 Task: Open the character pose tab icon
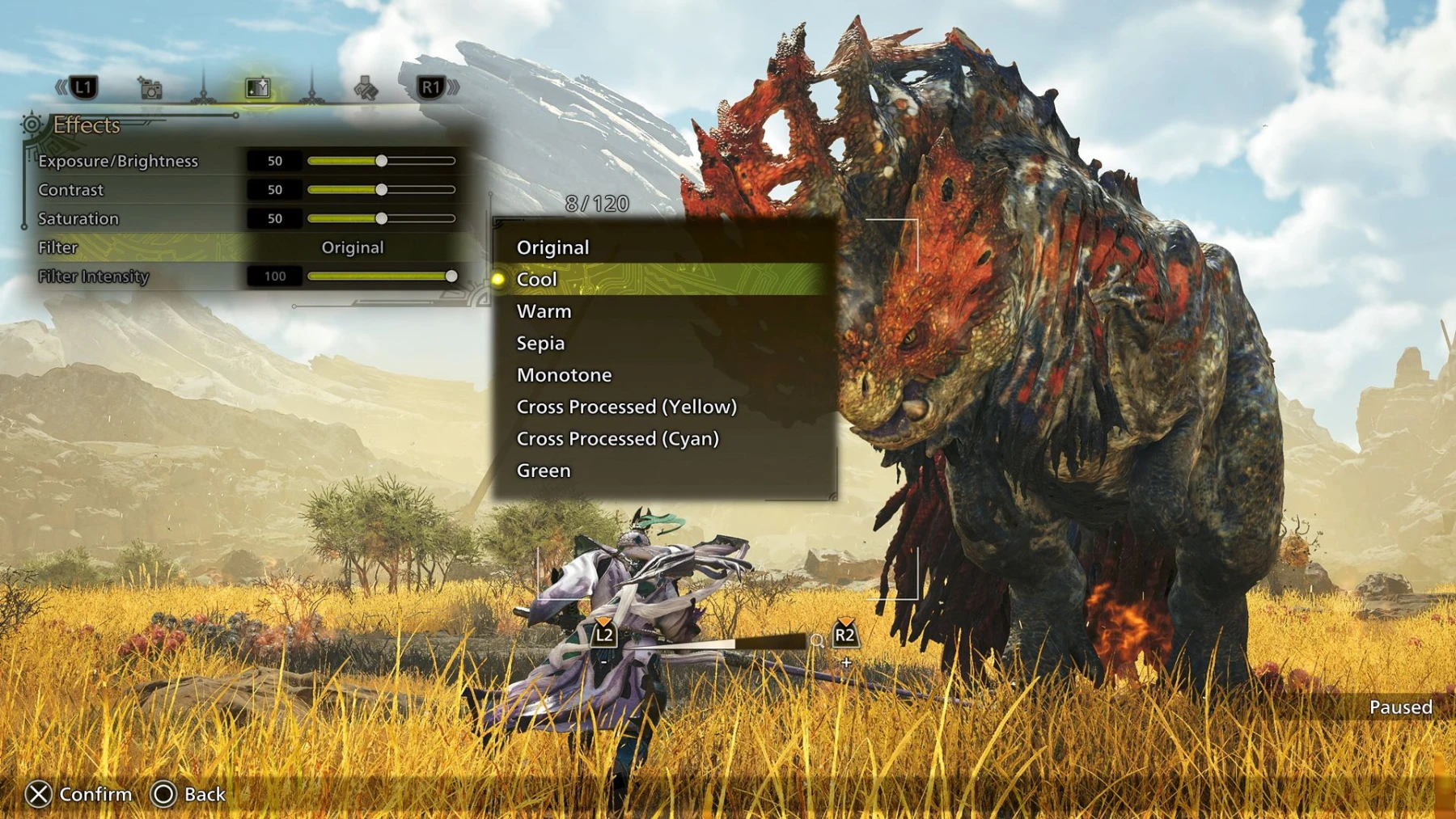(366, 90)
